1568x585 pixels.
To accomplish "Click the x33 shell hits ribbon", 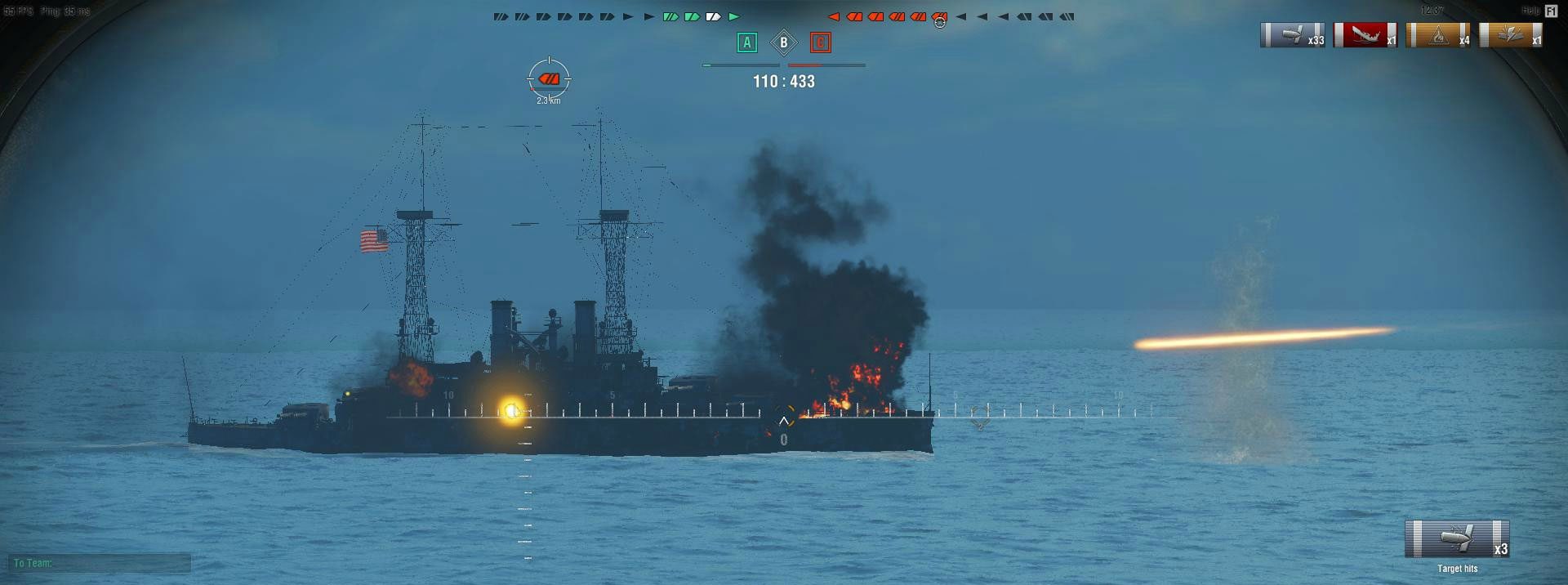I will 1292,35.
